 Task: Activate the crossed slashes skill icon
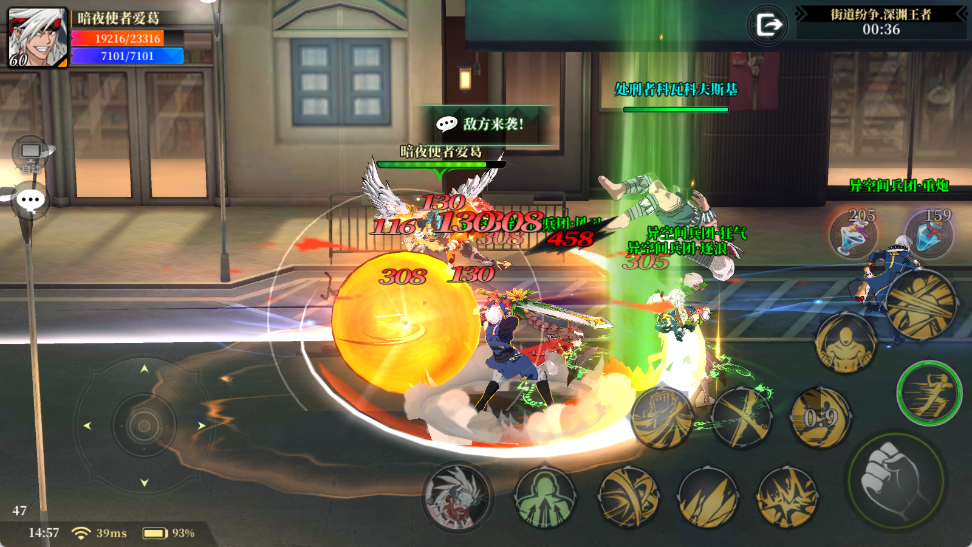(742, 415)
